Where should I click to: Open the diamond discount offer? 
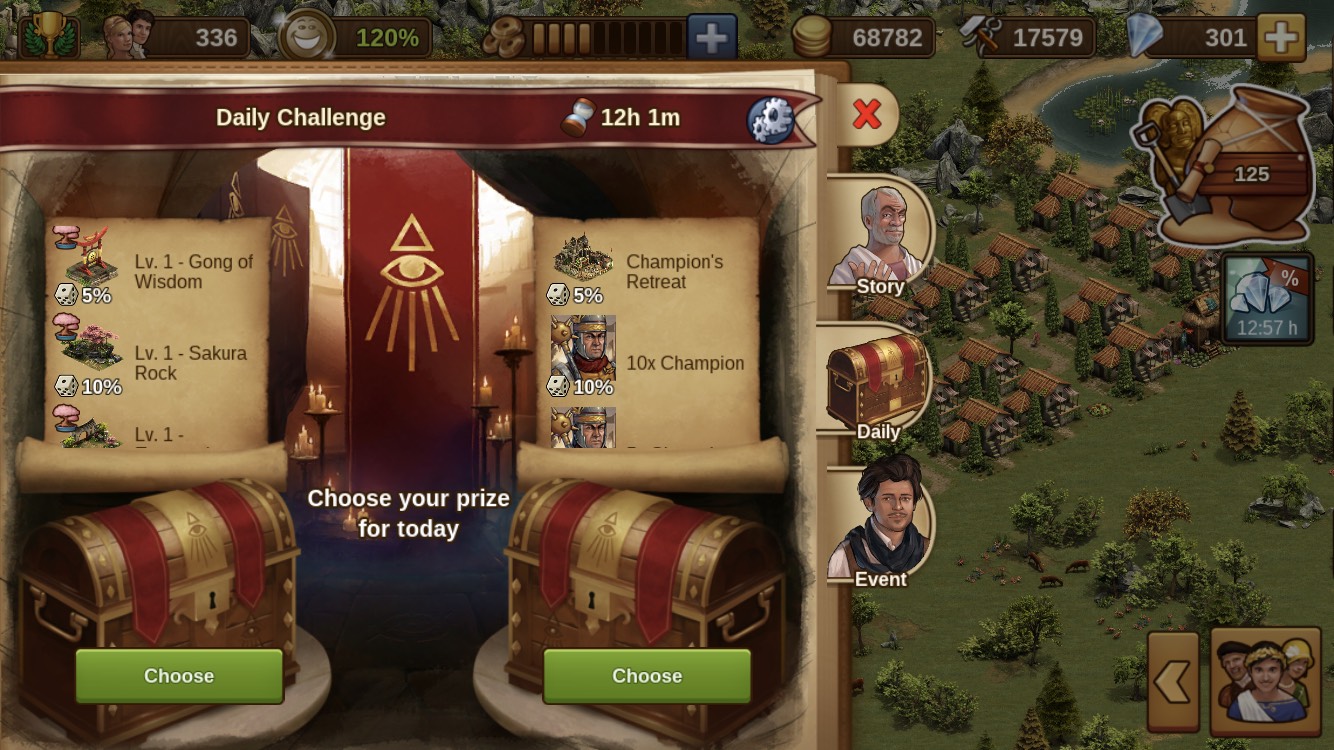1267,298
